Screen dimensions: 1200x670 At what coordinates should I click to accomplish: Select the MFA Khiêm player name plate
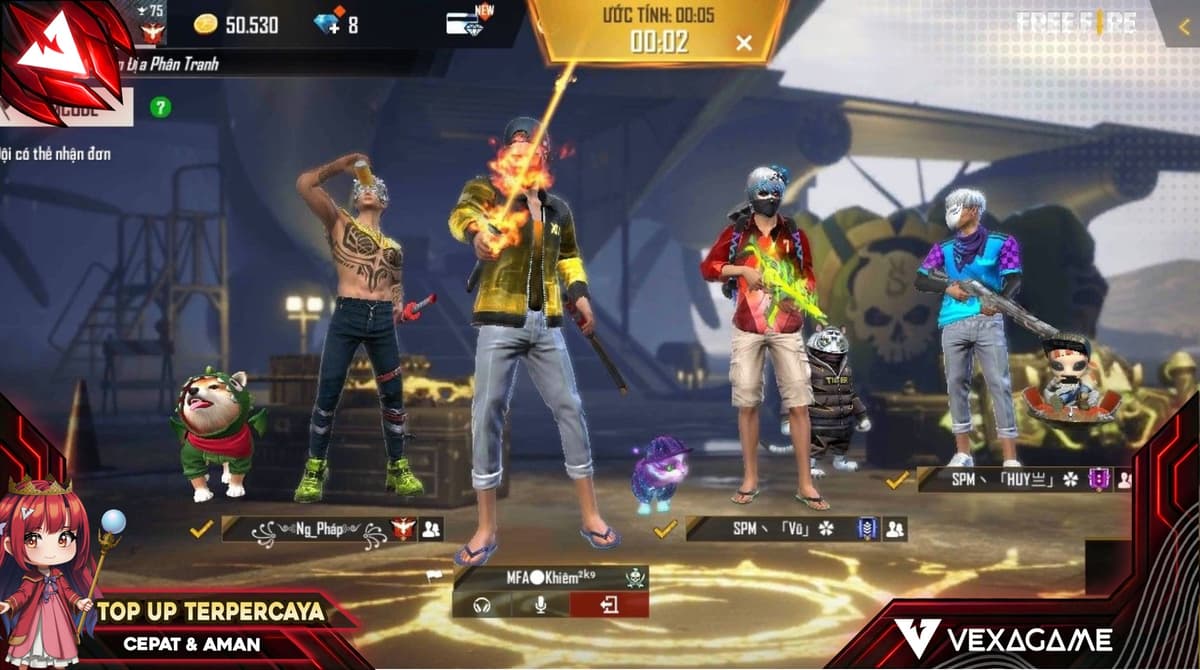coord(550,578)
